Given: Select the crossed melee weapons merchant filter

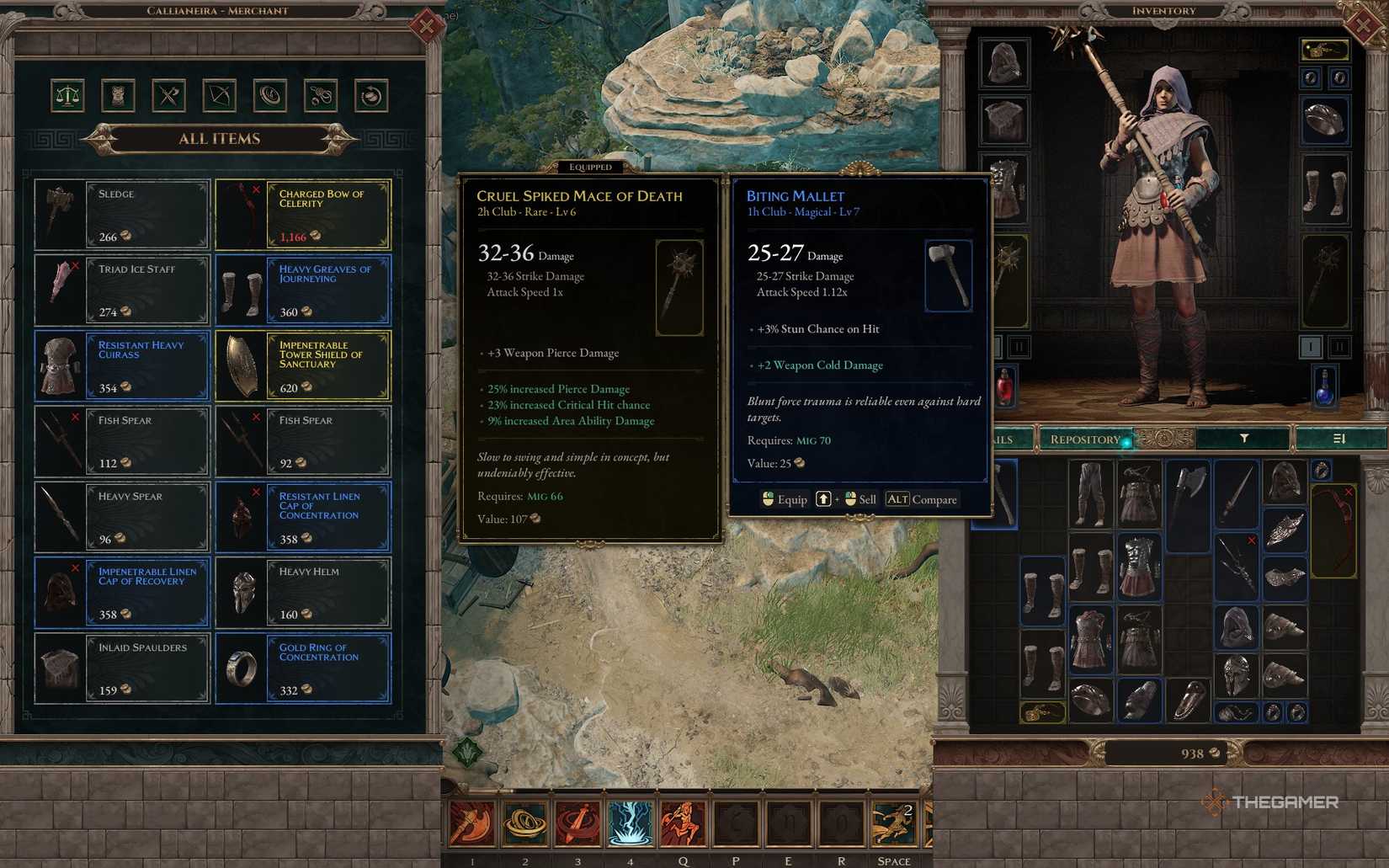Looking at the screenshot, I should (169, 95).
